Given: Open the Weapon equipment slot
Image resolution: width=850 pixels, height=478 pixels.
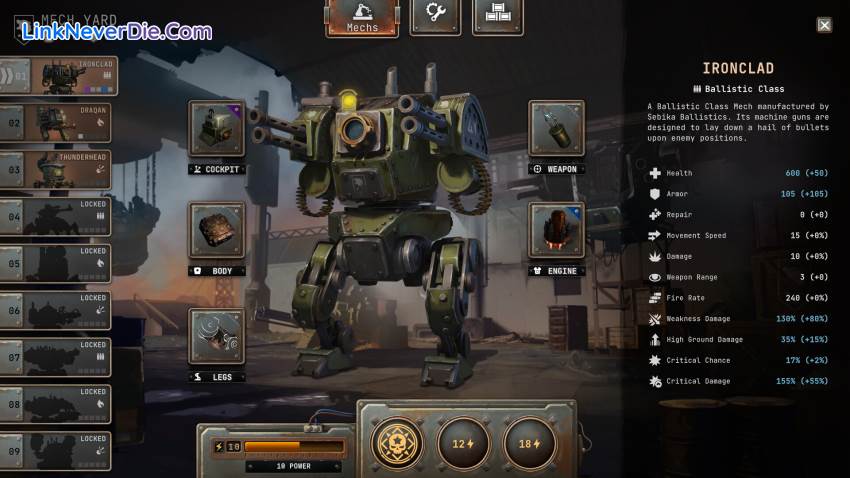Looking at the screenshot, I should point(556,129).
